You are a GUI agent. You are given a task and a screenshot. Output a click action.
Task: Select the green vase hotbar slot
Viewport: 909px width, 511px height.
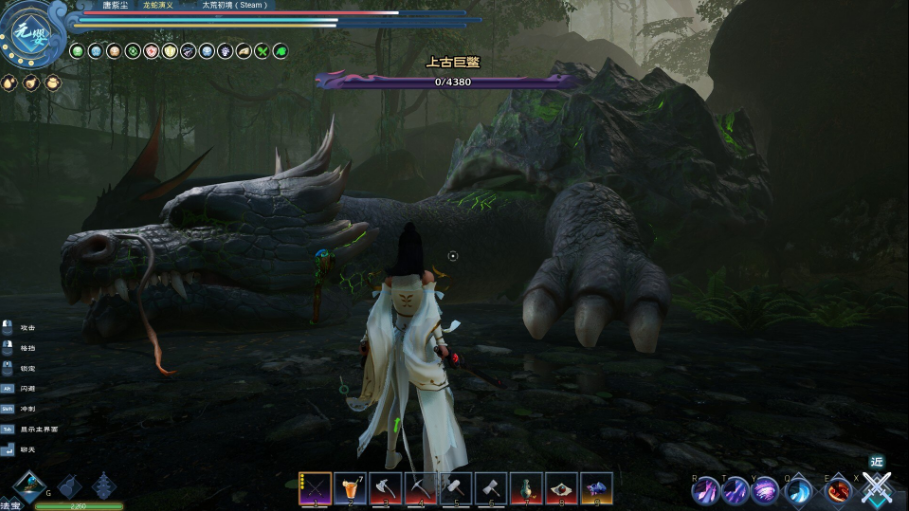(526, 488)
